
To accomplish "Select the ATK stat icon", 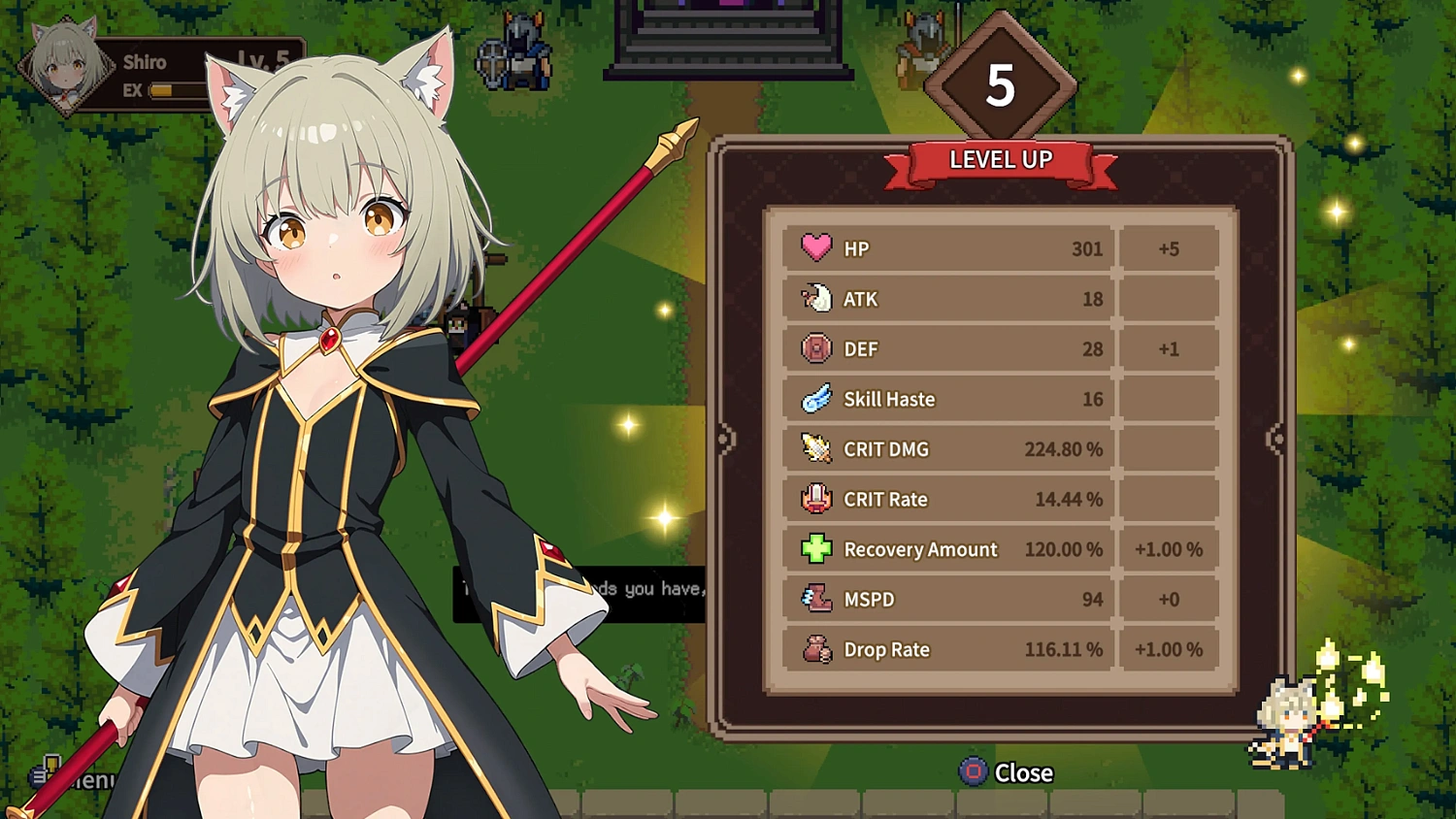I will [x=815, y=298].
